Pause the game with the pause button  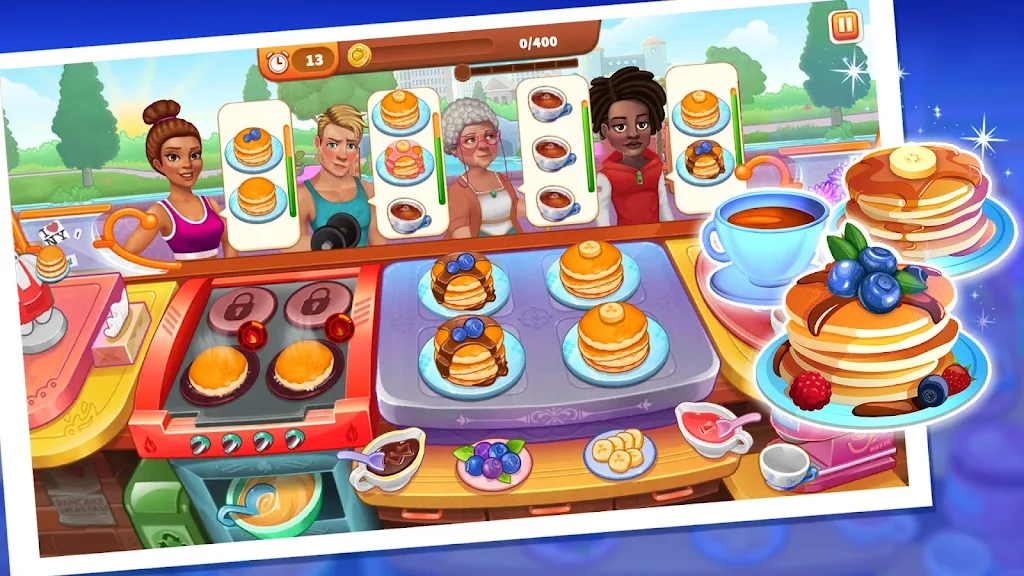[845, 26]
